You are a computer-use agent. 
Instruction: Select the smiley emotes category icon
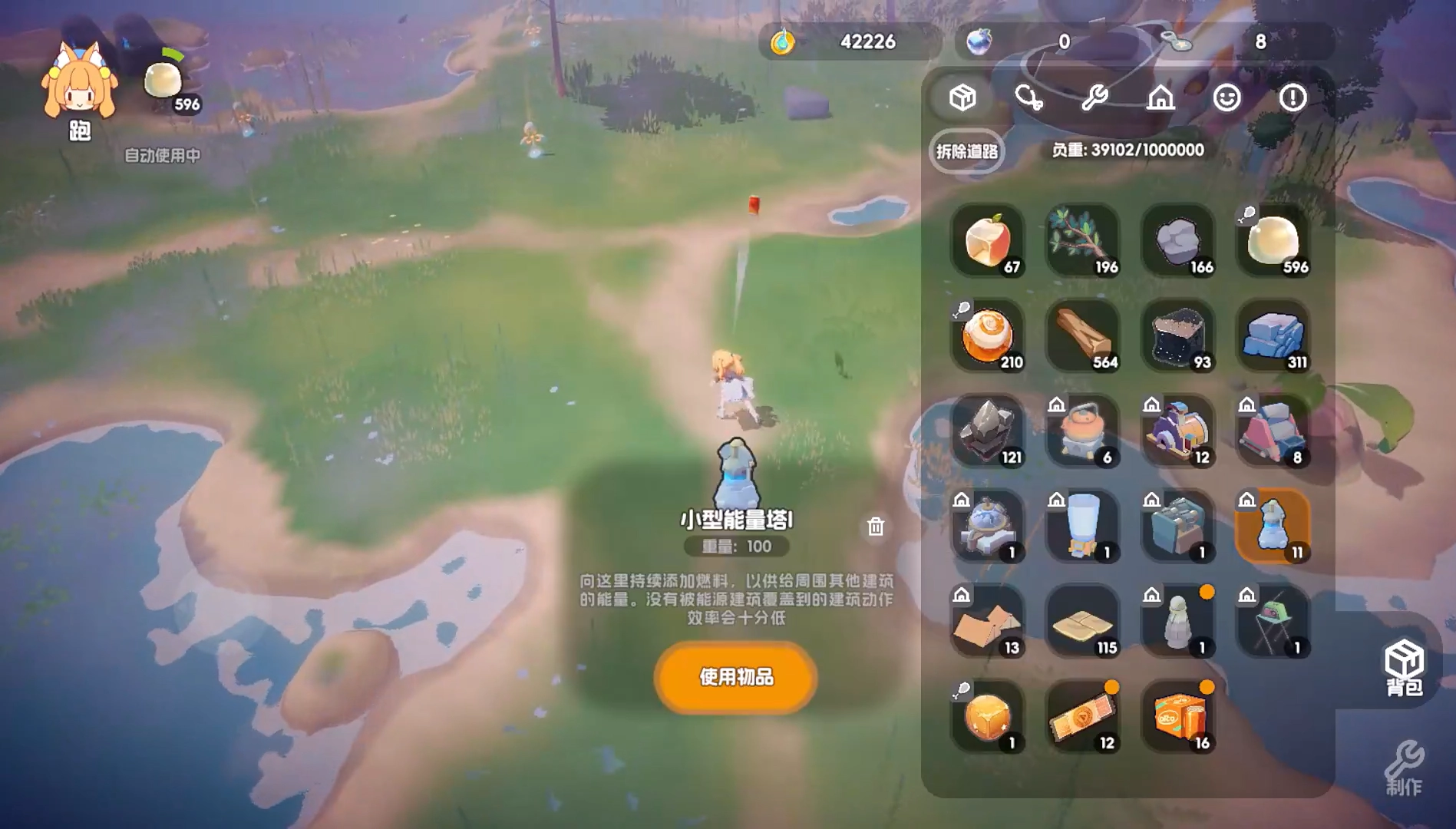pos(1227,97)
